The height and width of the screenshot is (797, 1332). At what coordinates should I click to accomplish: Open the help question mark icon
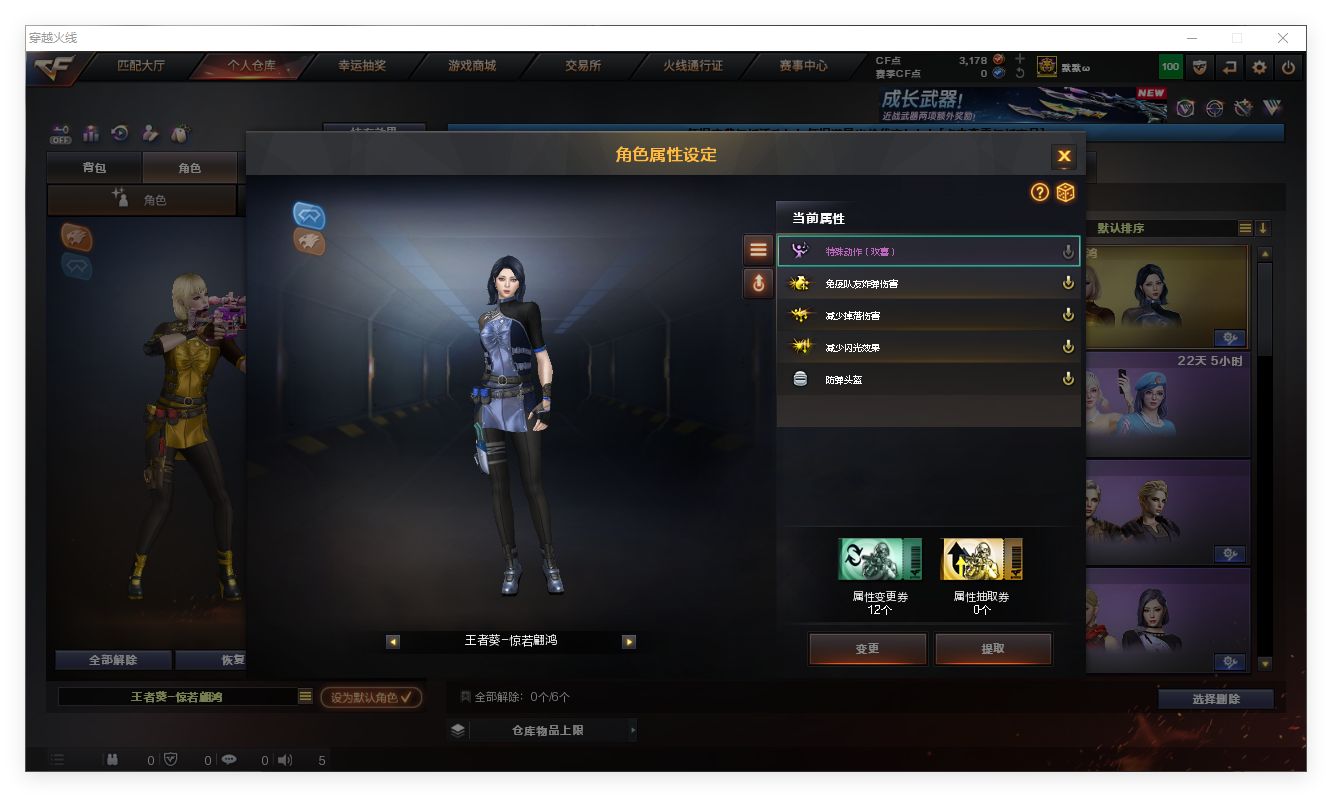pos(1040,192)
